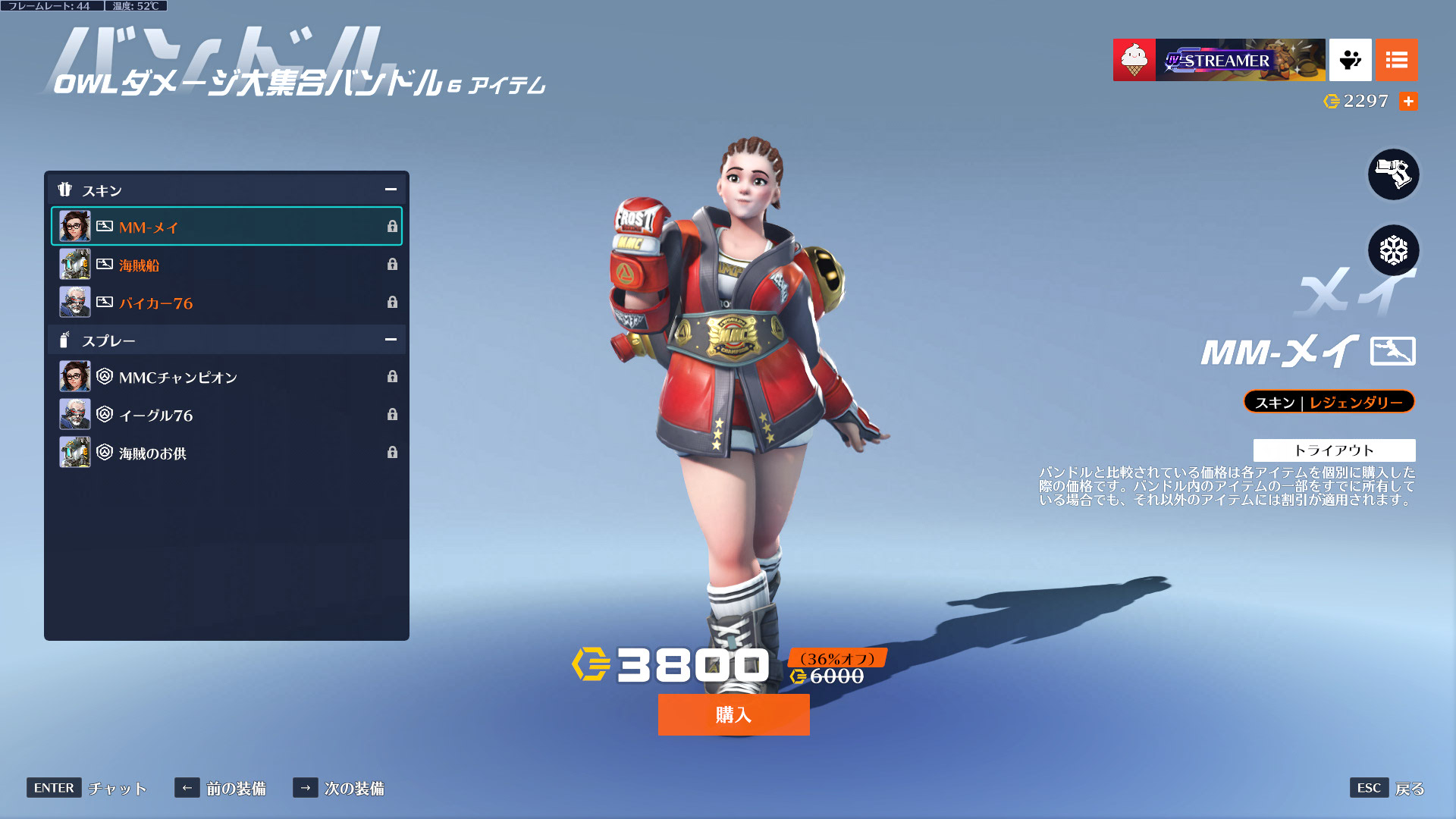
Task: Select the MM-メイ skin entry
Action: click(226, 226)
